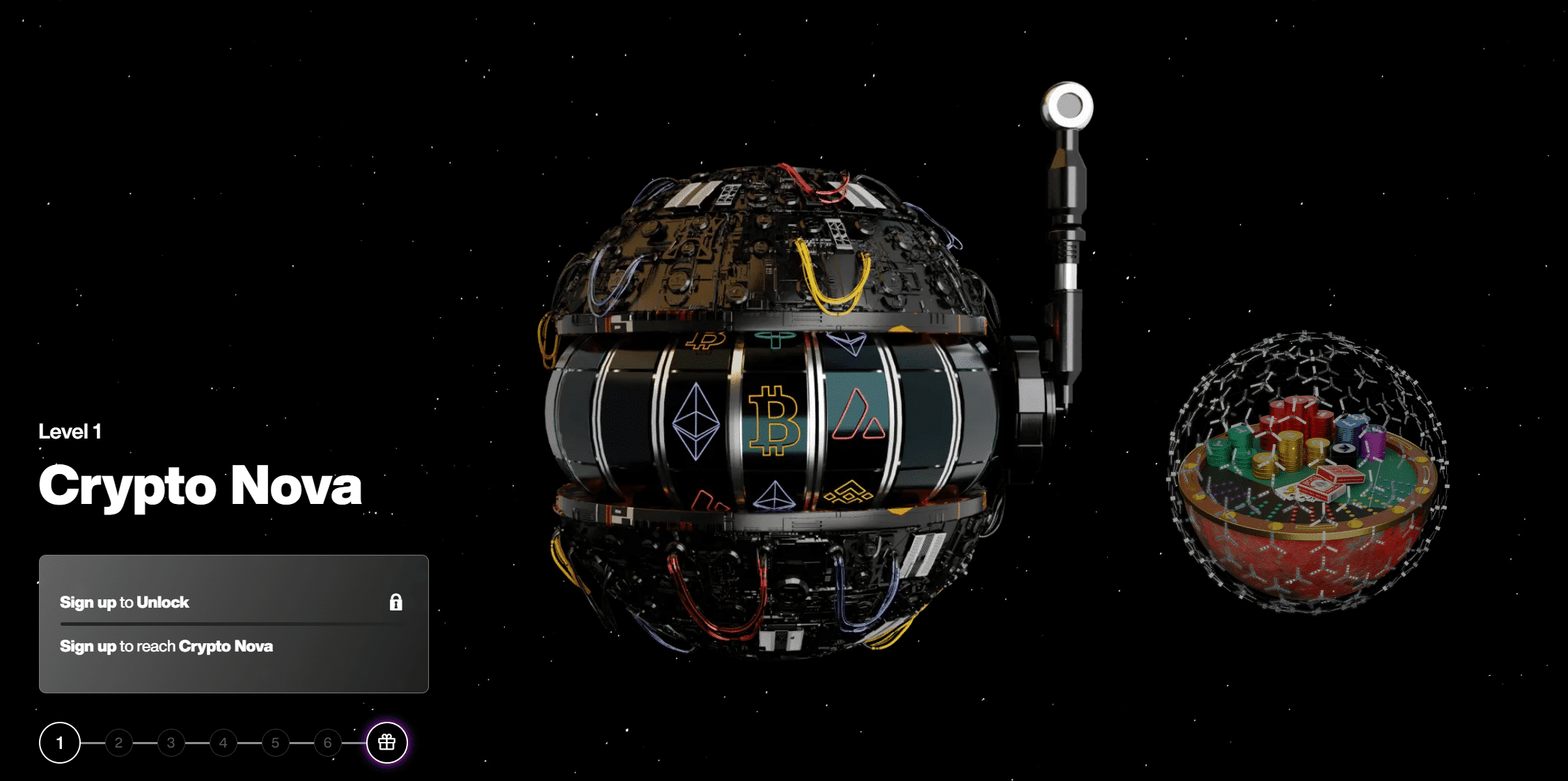Jump to level 2 step
Image resolution: width=1568 pixels, height=781 pixels.
coord(119,743)
